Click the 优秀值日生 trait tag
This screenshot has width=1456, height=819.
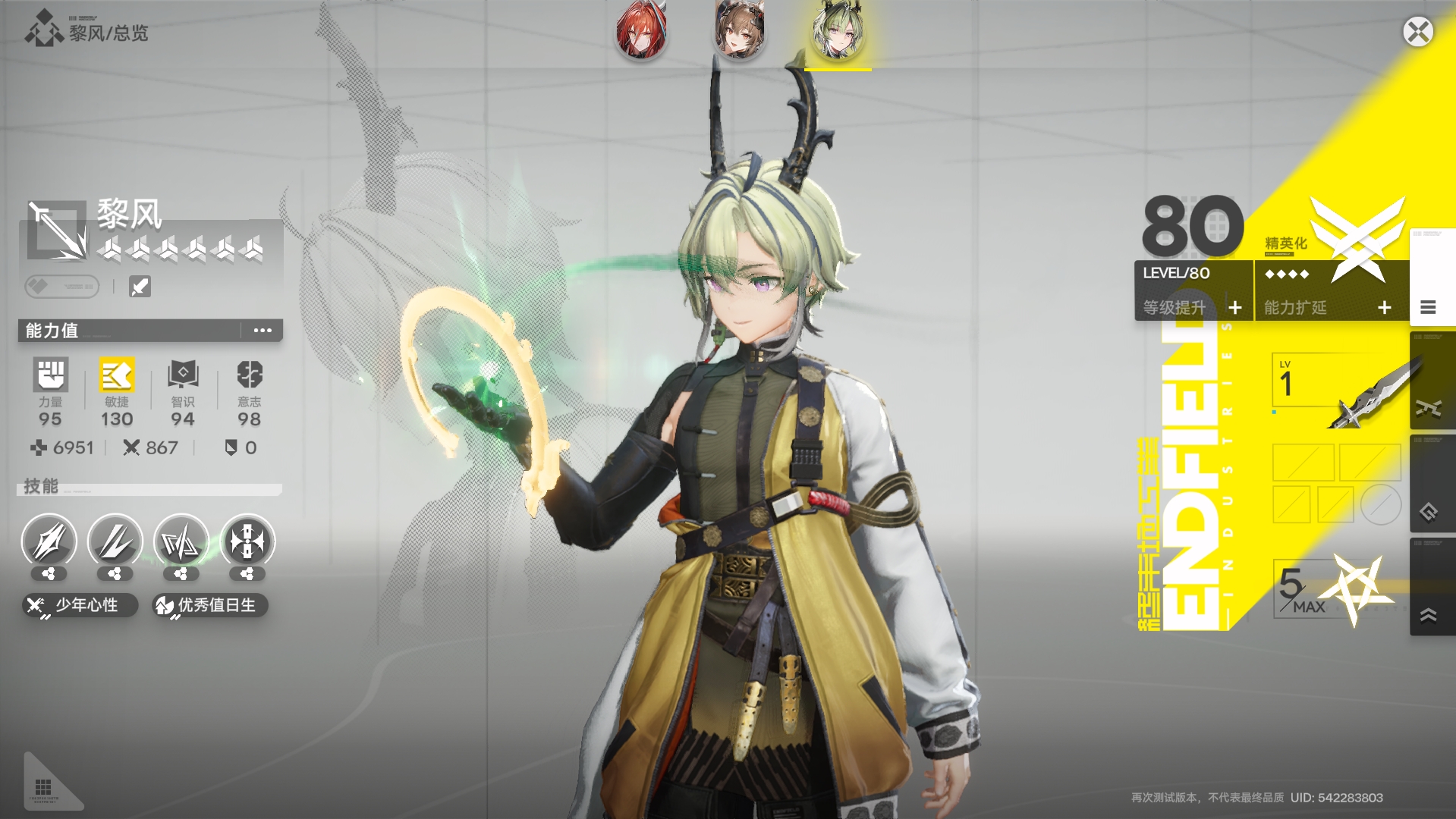click(211, 606)
